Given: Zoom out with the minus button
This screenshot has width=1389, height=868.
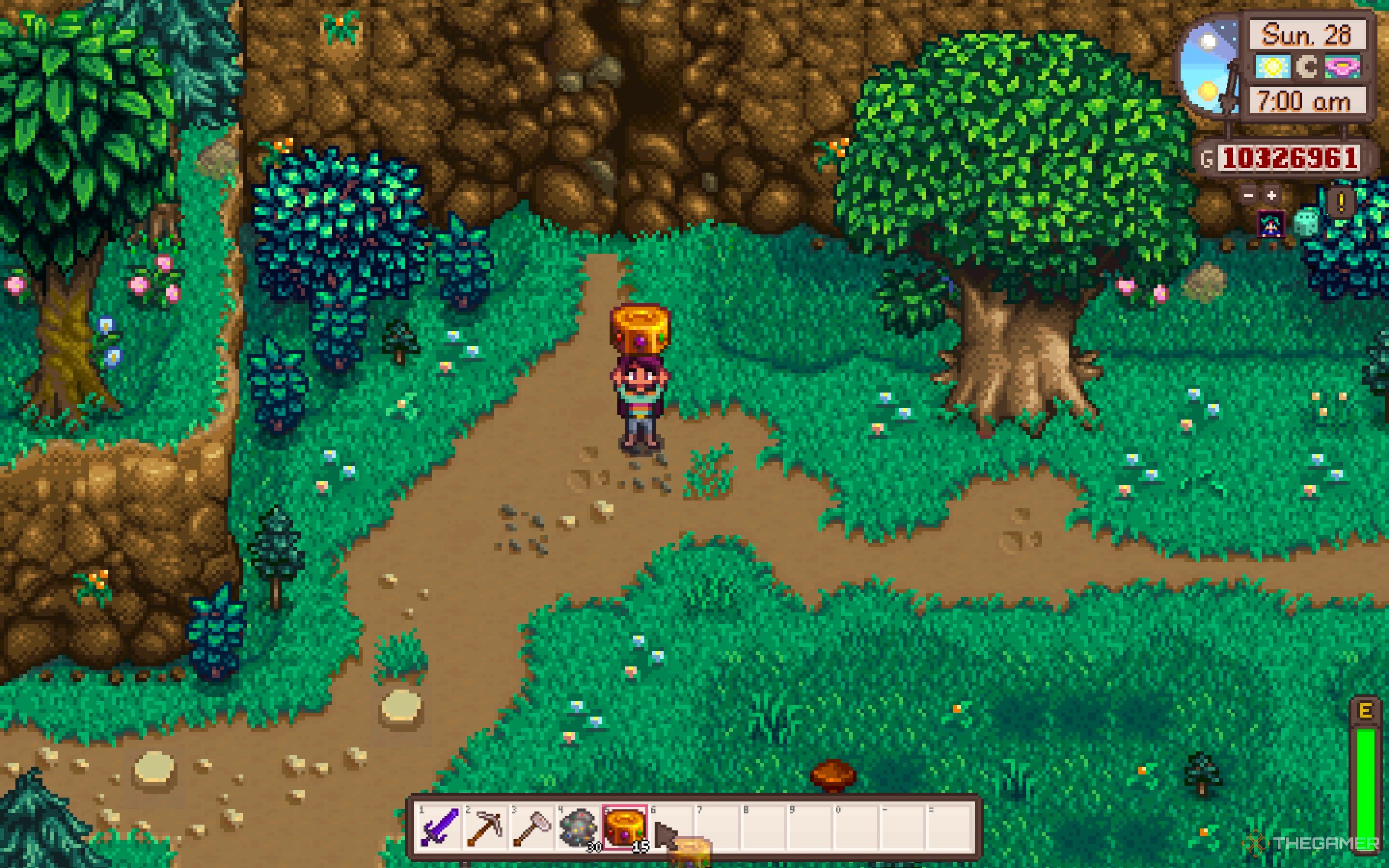Looking at the screenshot, I should pos(1248,195).
